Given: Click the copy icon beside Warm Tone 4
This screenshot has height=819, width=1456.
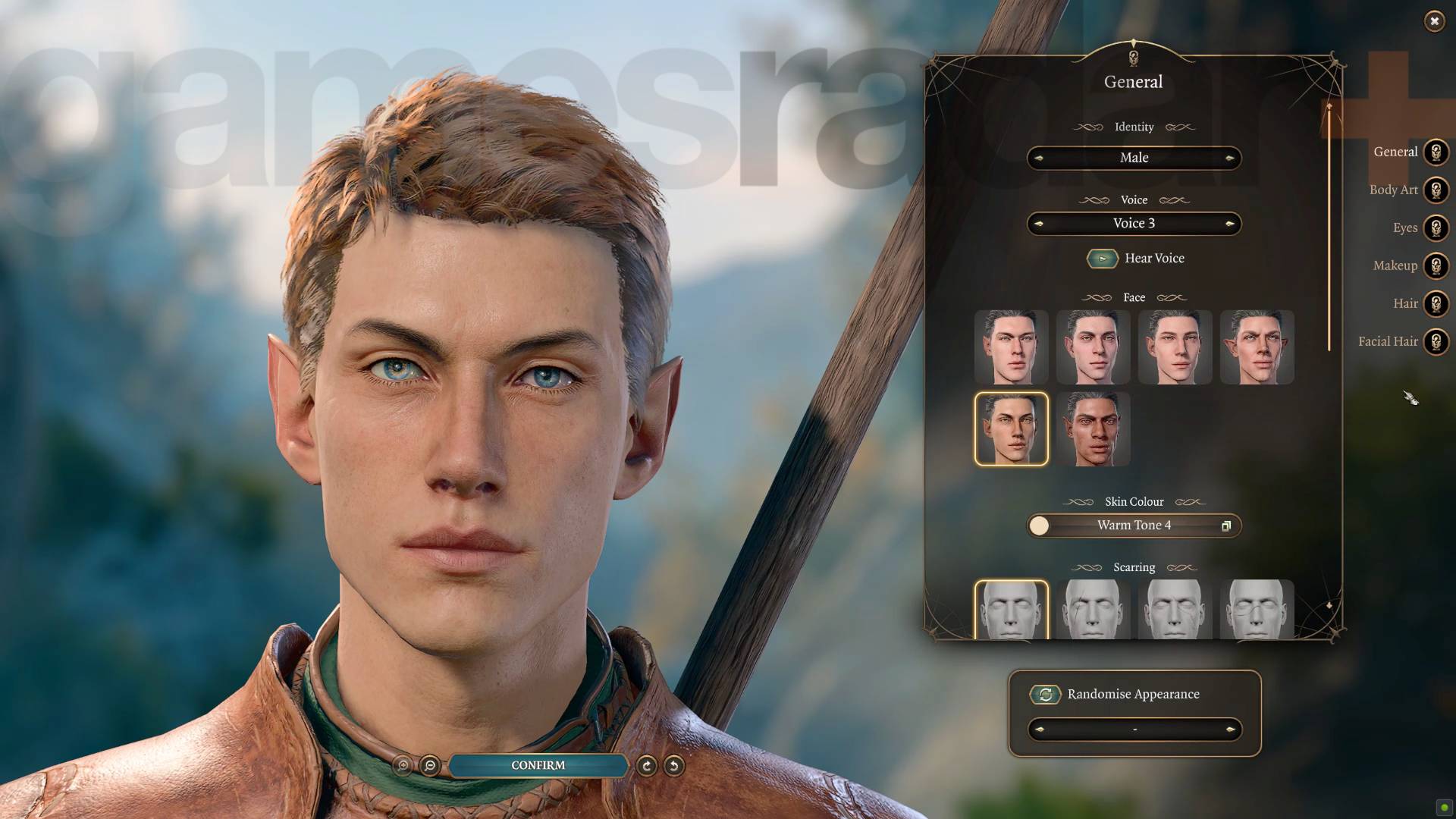Looking at the screenshot, I should 1226,526.
